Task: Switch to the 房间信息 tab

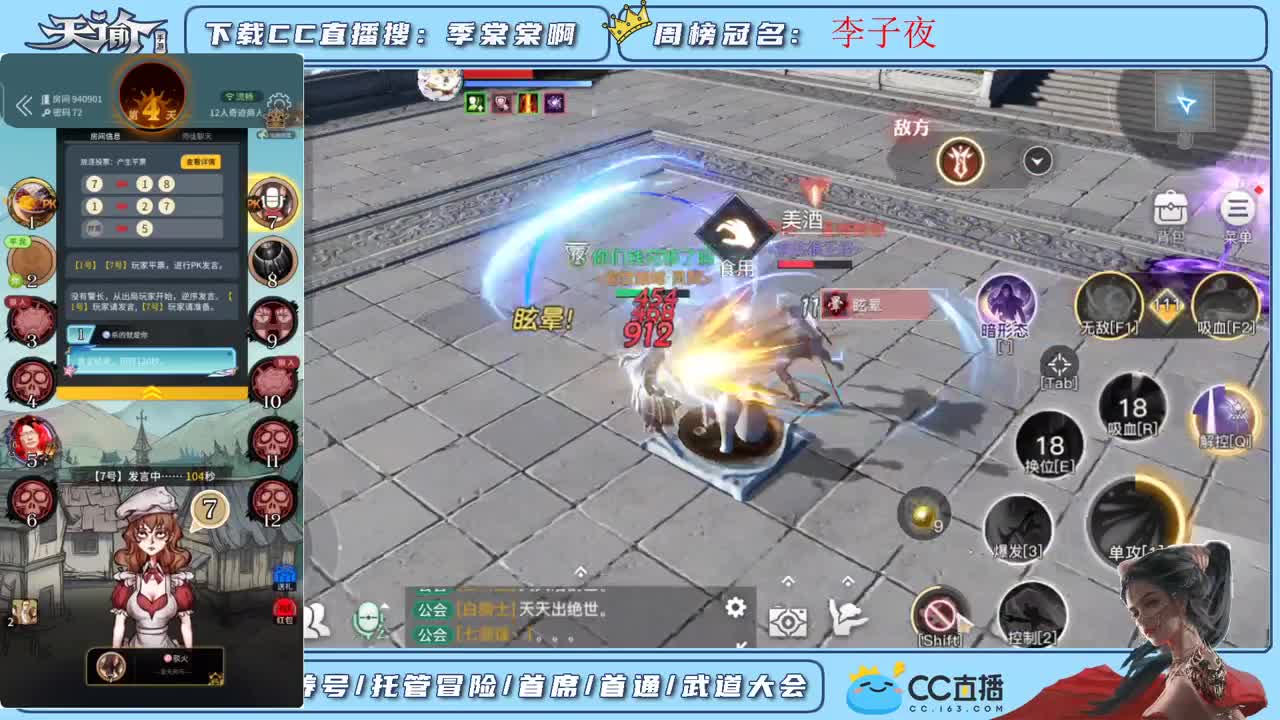Action: point(104,134)
